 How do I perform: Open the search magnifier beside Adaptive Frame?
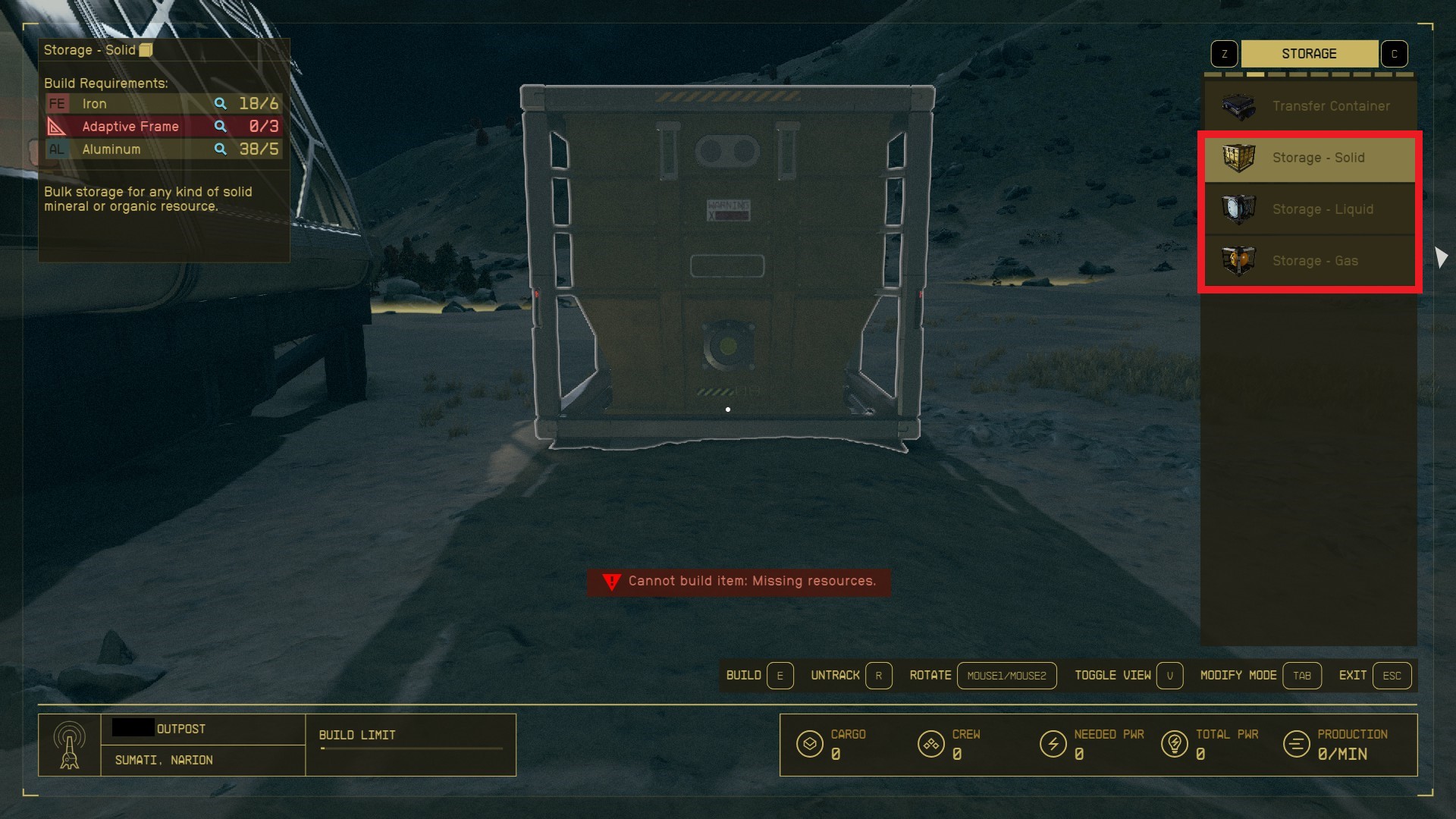click(x=221, y=126)
